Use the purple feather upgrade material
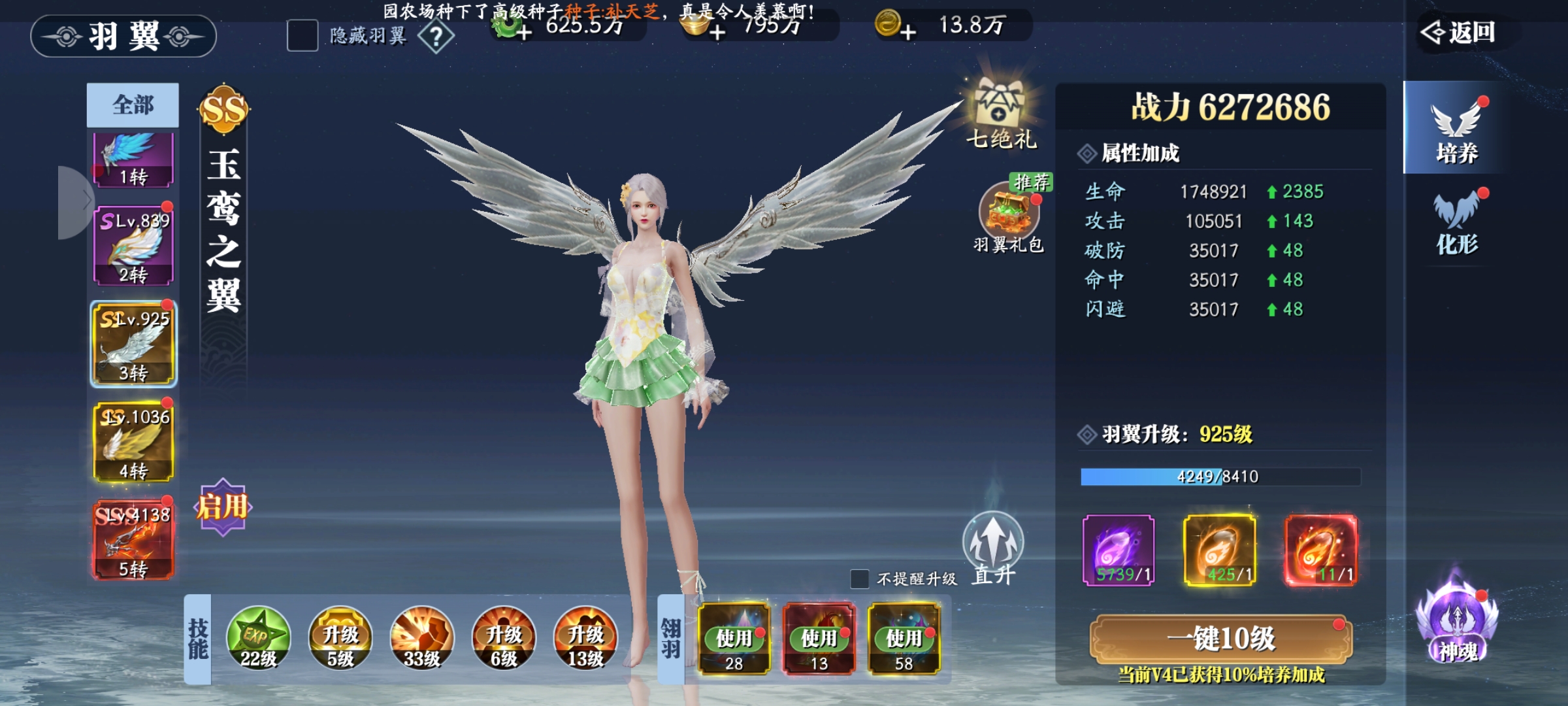Image resolution: width=1568 pixels, height=706 pixels. coord(1118,550)
